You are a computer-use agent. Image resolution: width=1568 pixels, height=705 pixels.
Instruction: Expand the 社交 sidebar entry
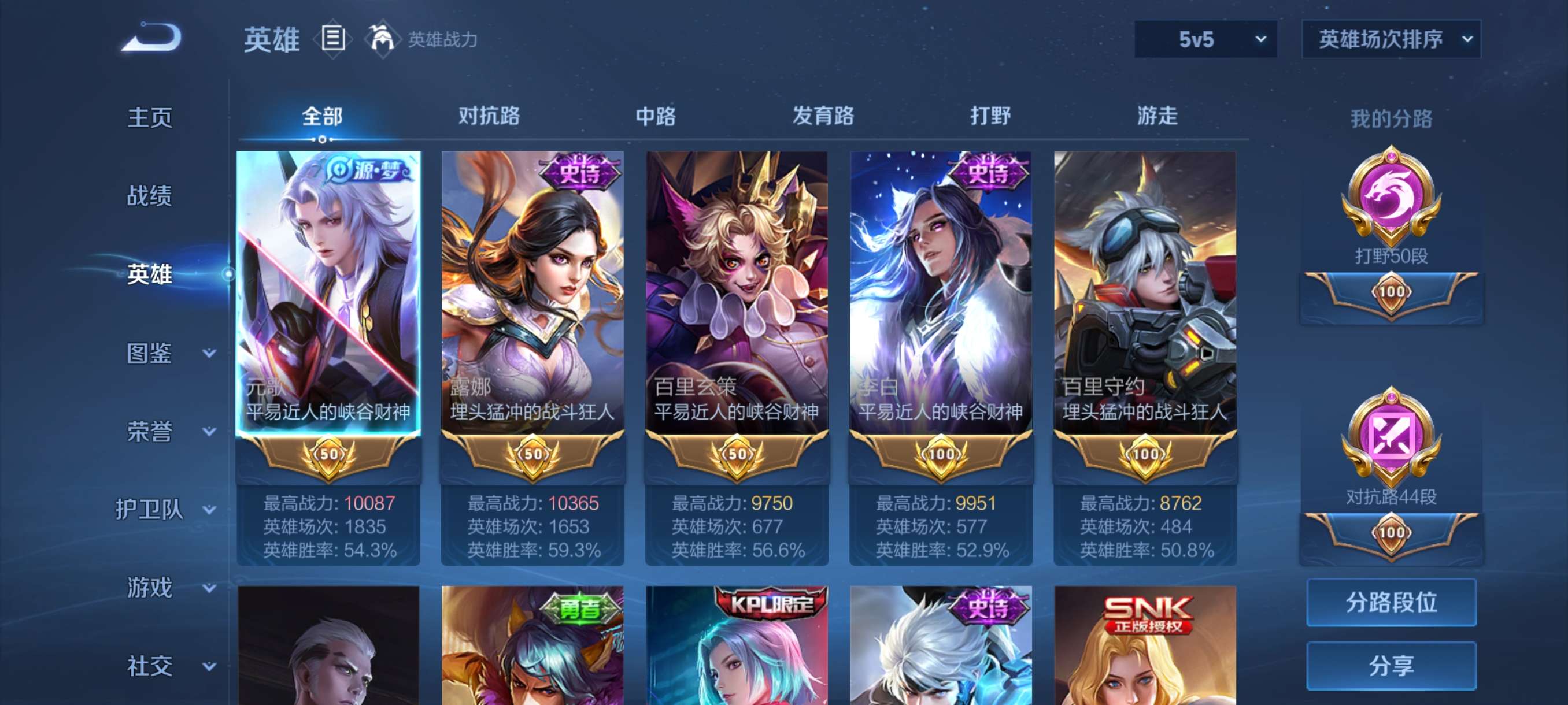click(150, 665)
